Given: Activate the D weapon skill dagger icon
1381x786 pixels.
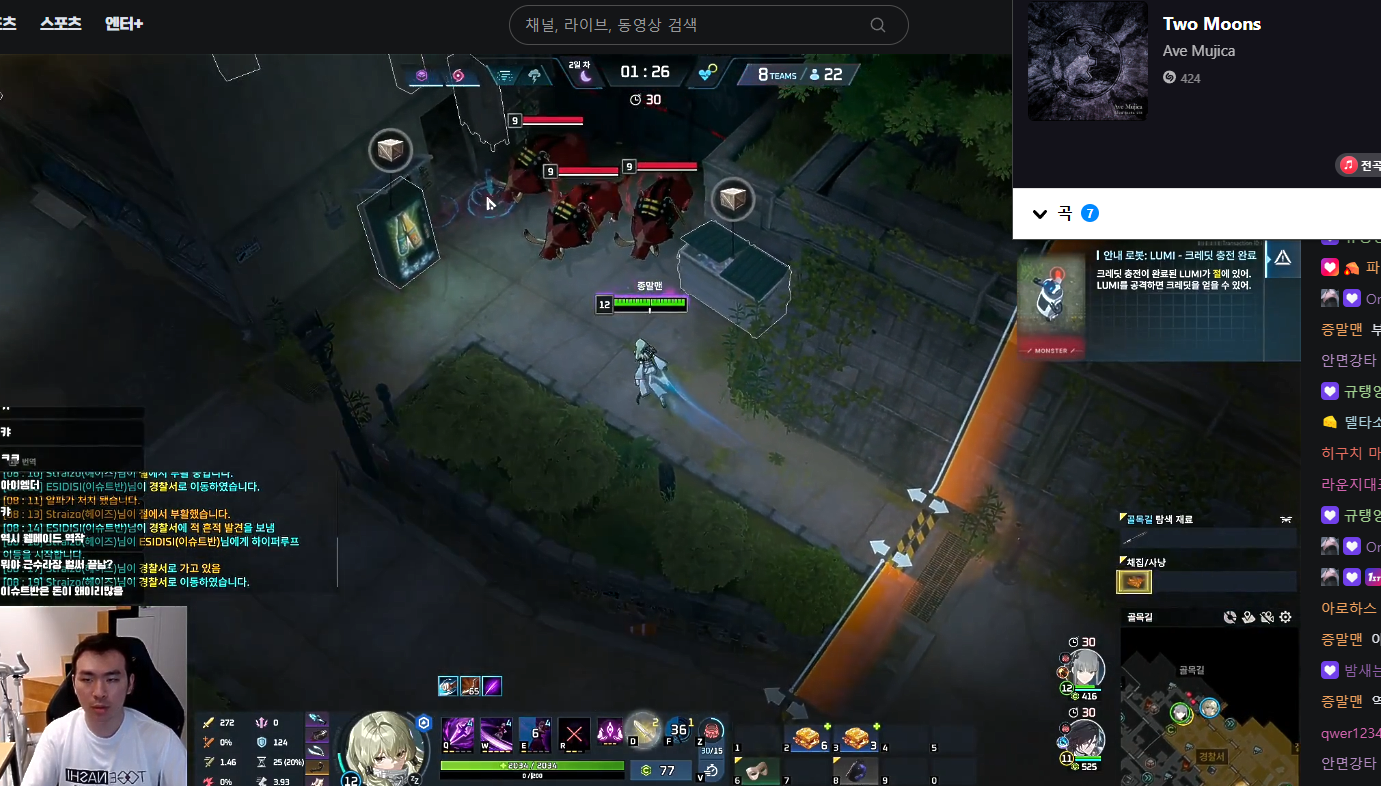Looking at the screenshot, I should click(641, 730).
